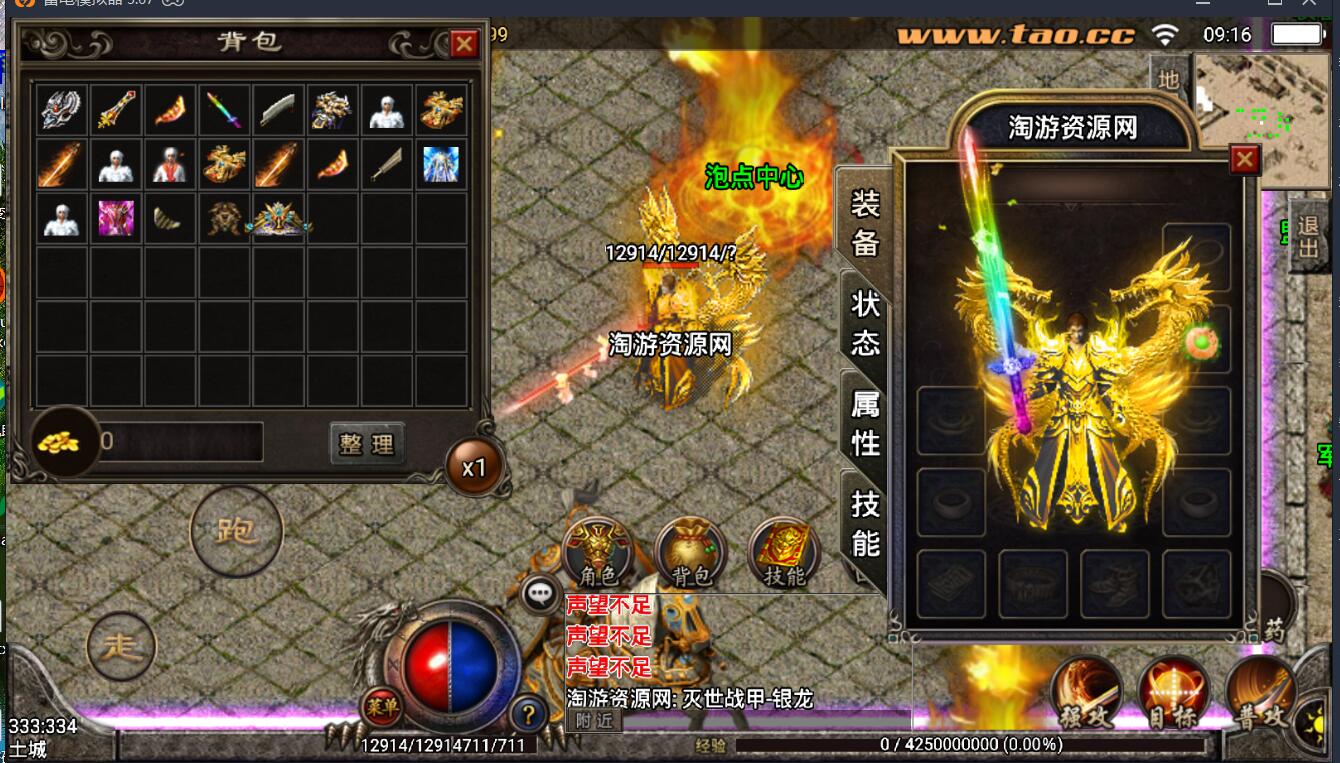Switch to the 属性 attributes tab
1340x763 pixels.
click(x=865, y=422)
